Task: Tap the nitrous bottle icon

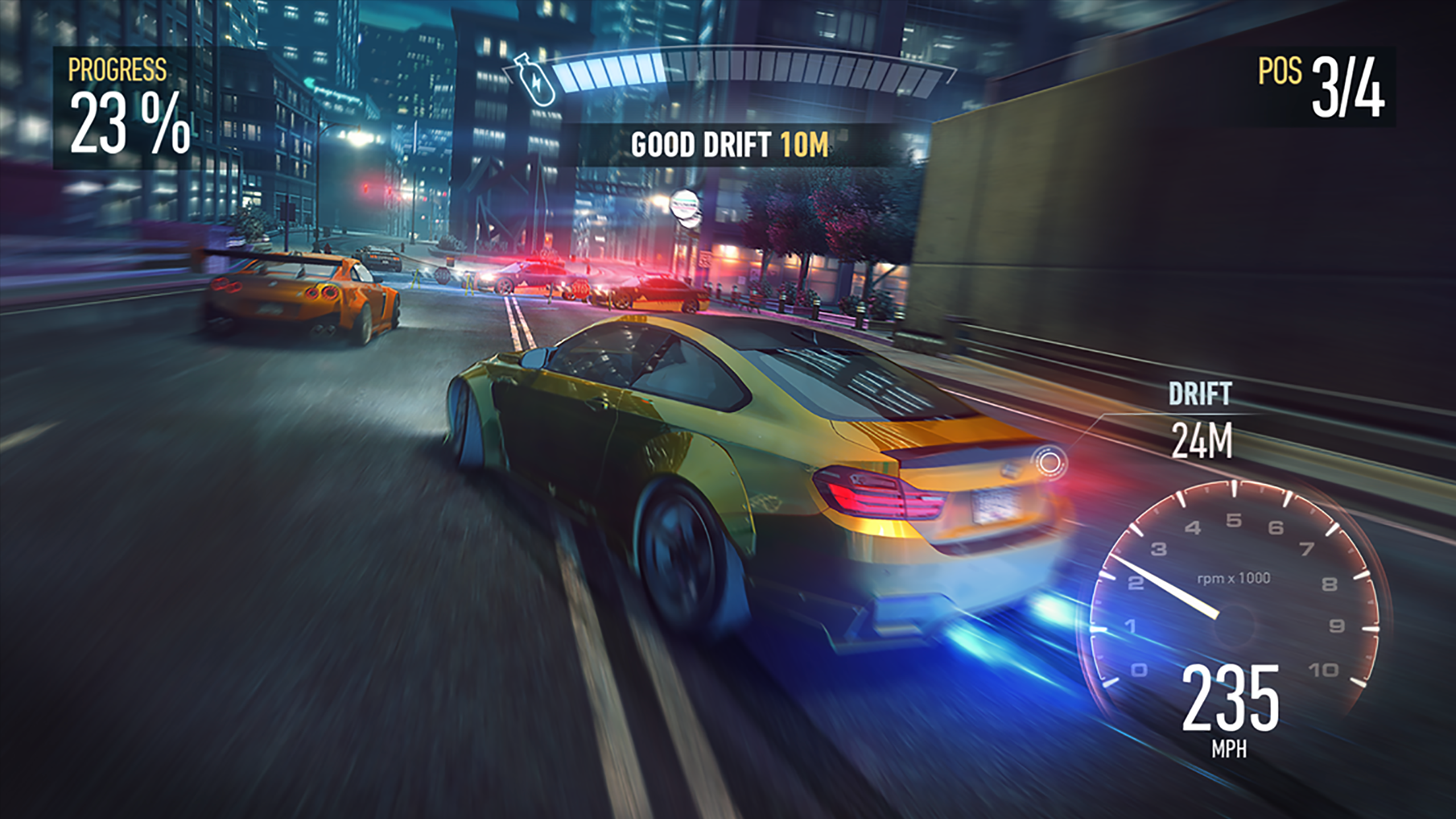Action: coord(535,79)
